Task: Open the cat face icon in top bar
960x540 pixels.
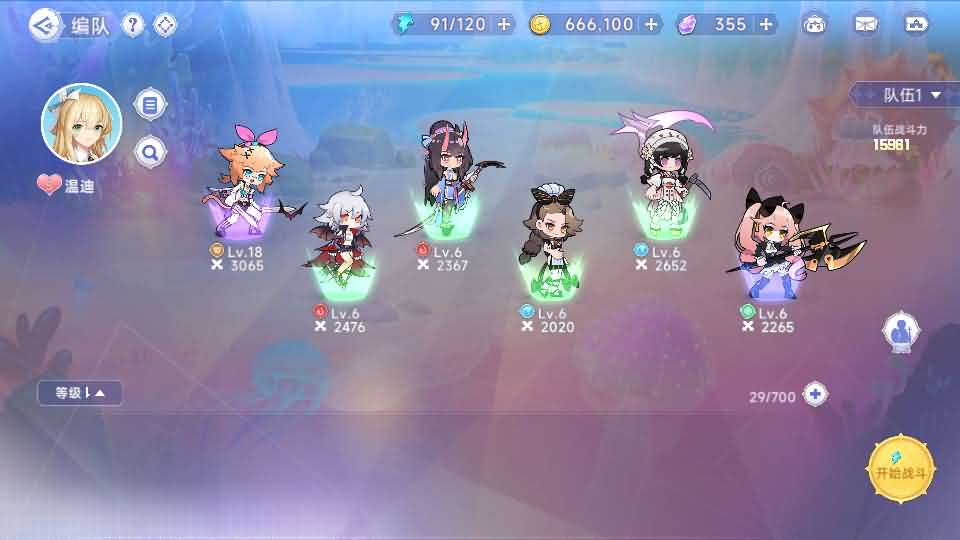Action: point(815,24)
